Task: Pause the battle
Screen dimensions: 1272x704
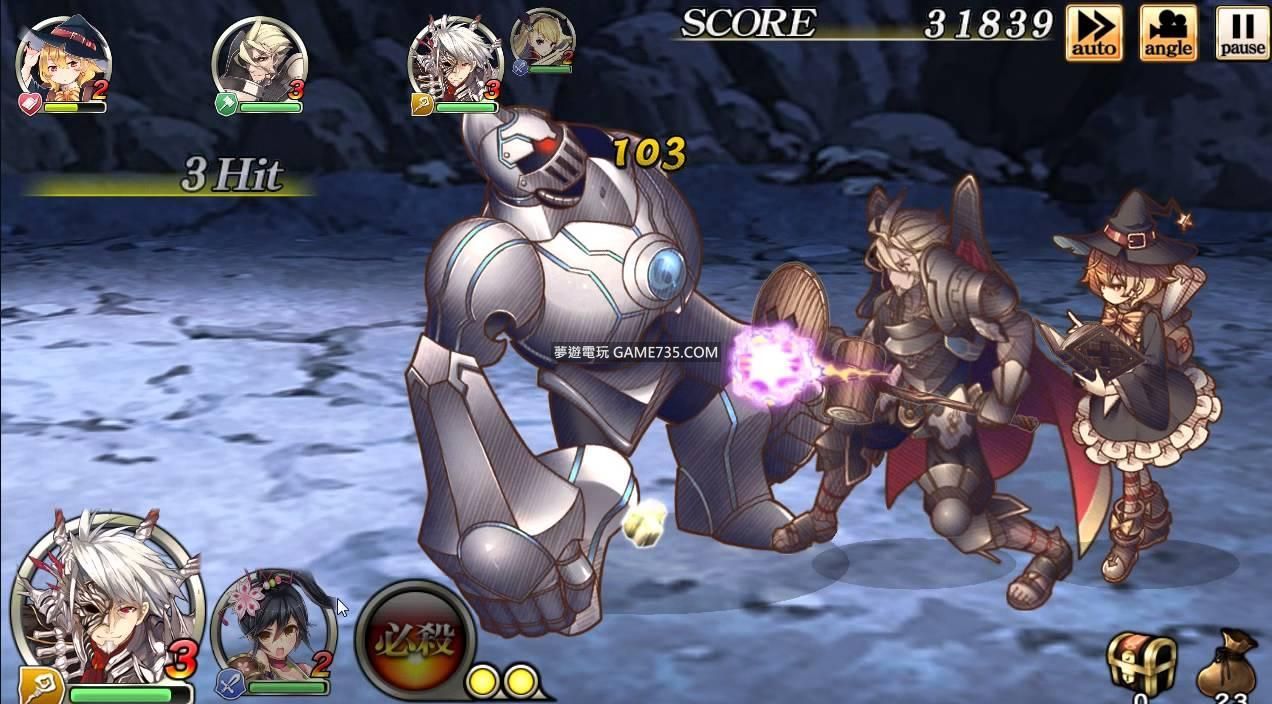Action: click(x=1242, y=33)
